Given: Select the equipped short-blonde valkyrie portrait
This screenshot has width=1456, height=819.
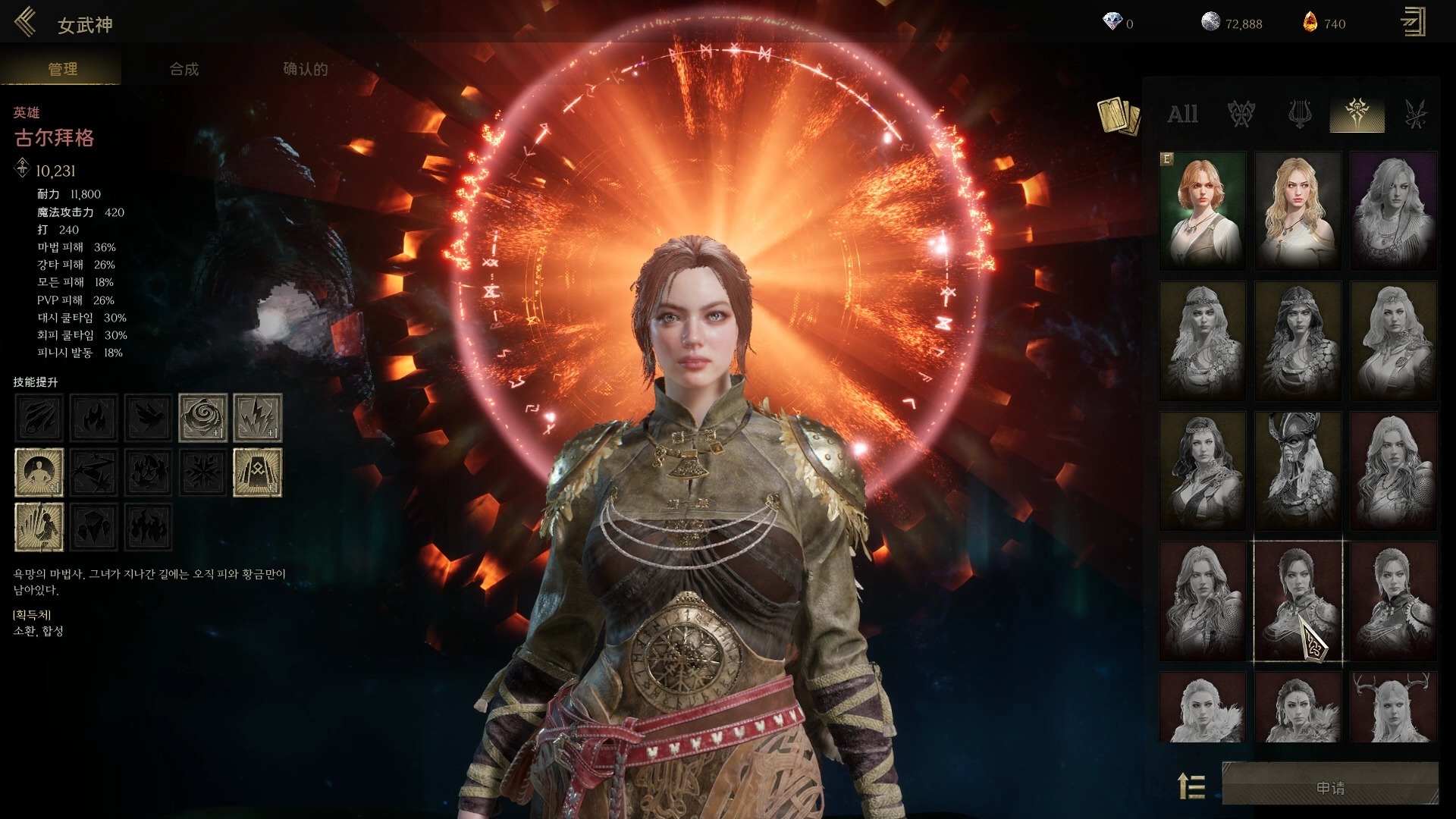Looking at the screenshot, I should [x=1203, y=210].
